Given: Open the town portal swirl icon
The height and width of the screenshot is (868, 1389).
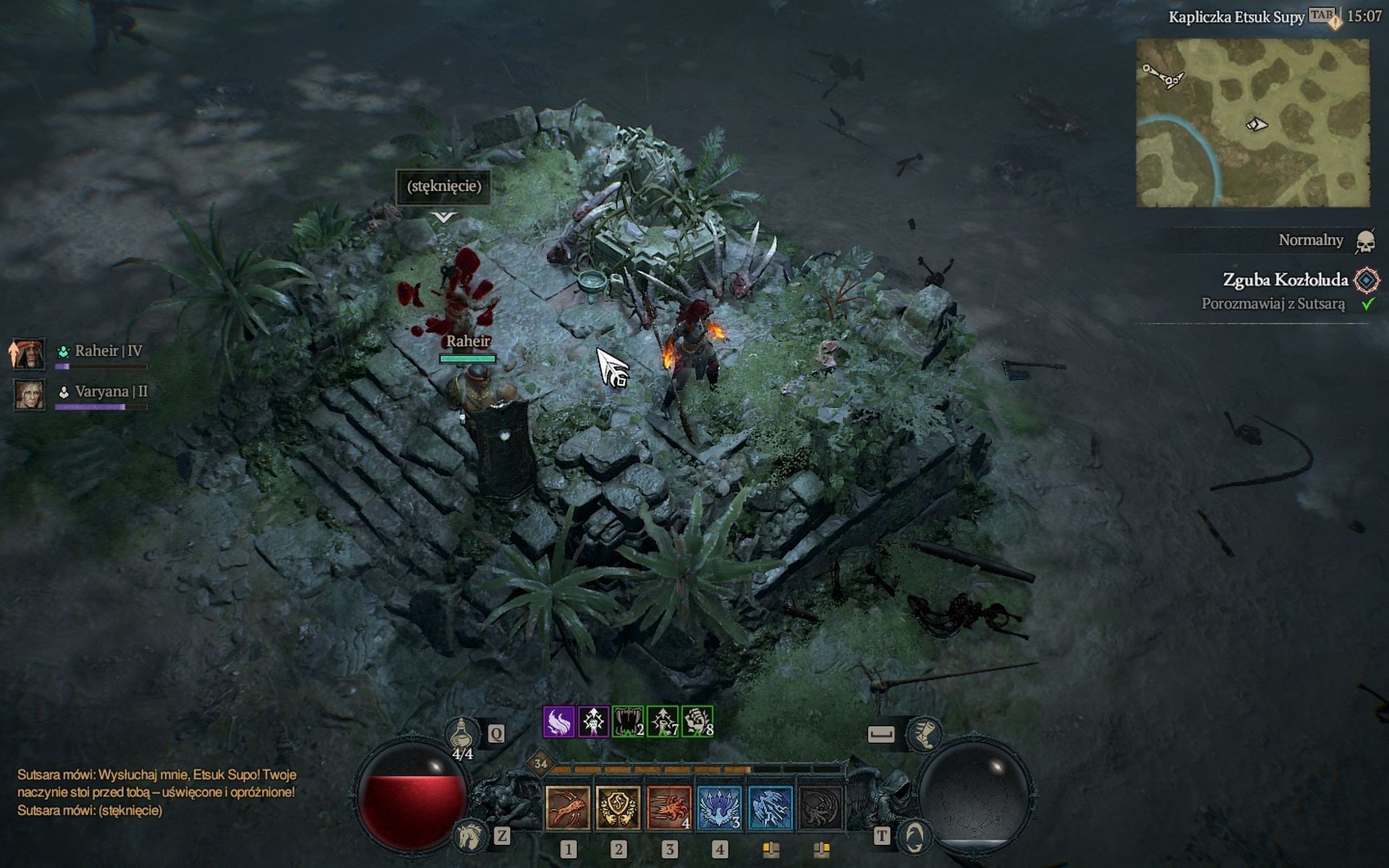Looking at the screenshot, I should [x=914, y=837].
